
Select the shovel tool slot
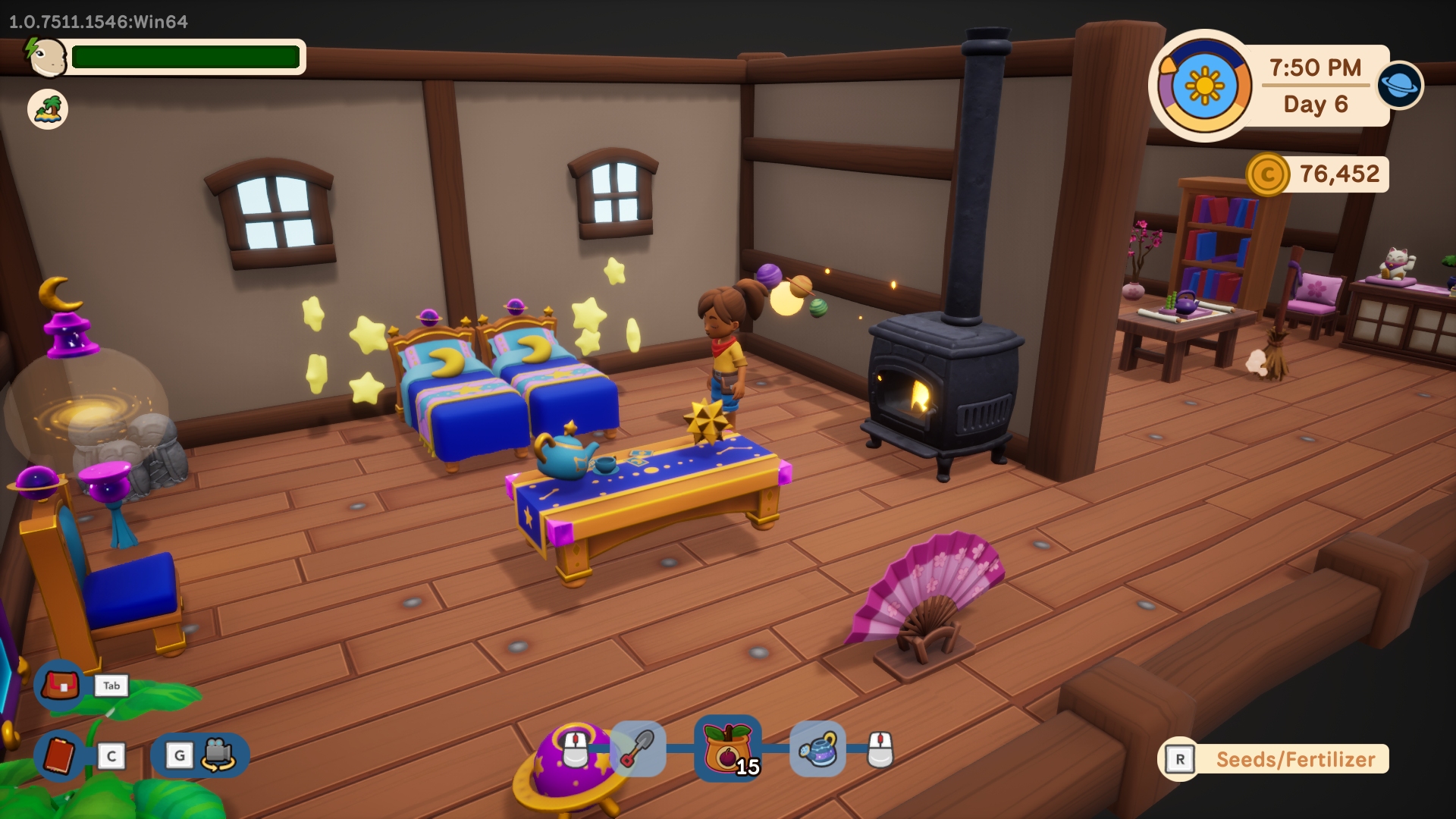(638, 749)
